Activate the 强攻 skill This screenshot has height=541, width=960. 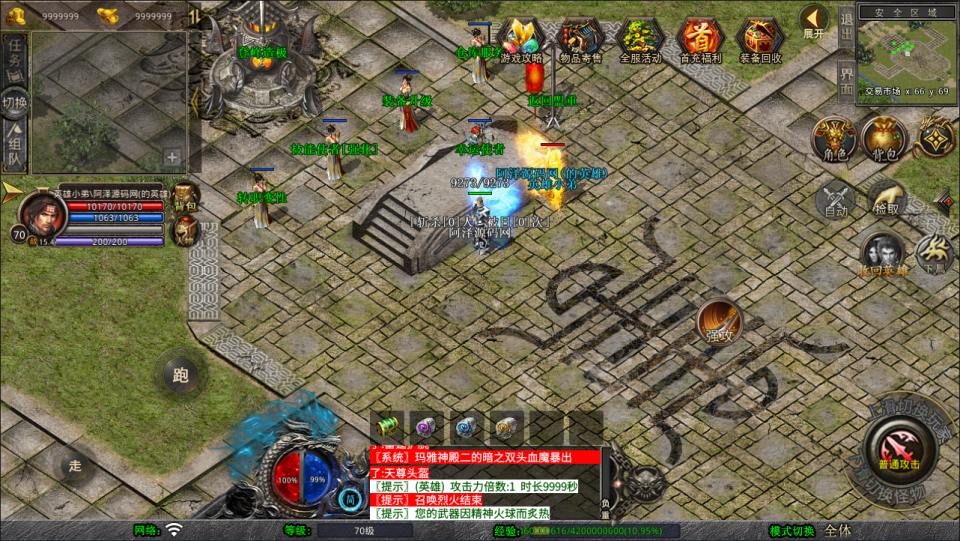pos(718,320)
